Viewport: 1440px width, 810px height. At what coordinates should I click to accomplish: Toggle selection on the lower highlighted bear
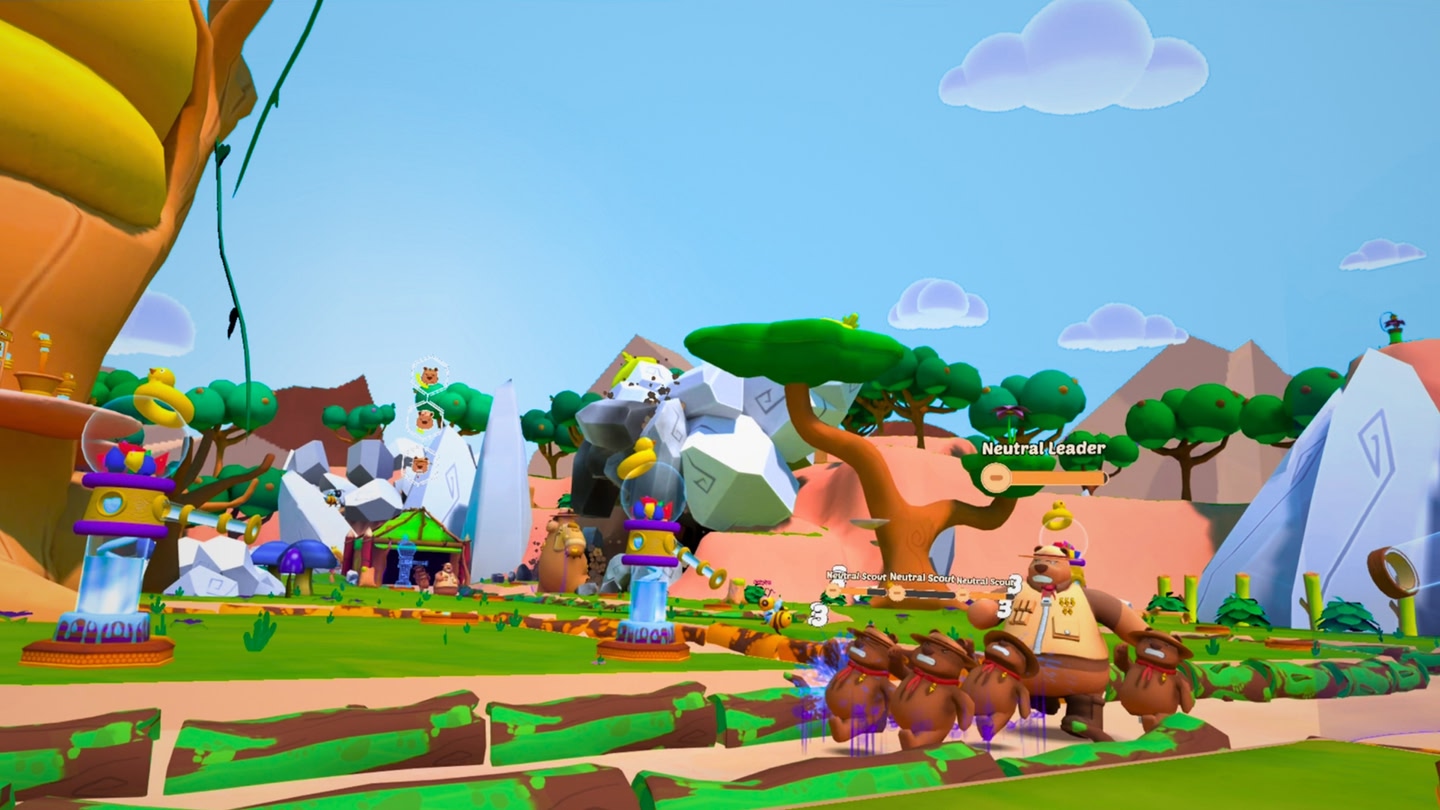click(x=425, y=422)
